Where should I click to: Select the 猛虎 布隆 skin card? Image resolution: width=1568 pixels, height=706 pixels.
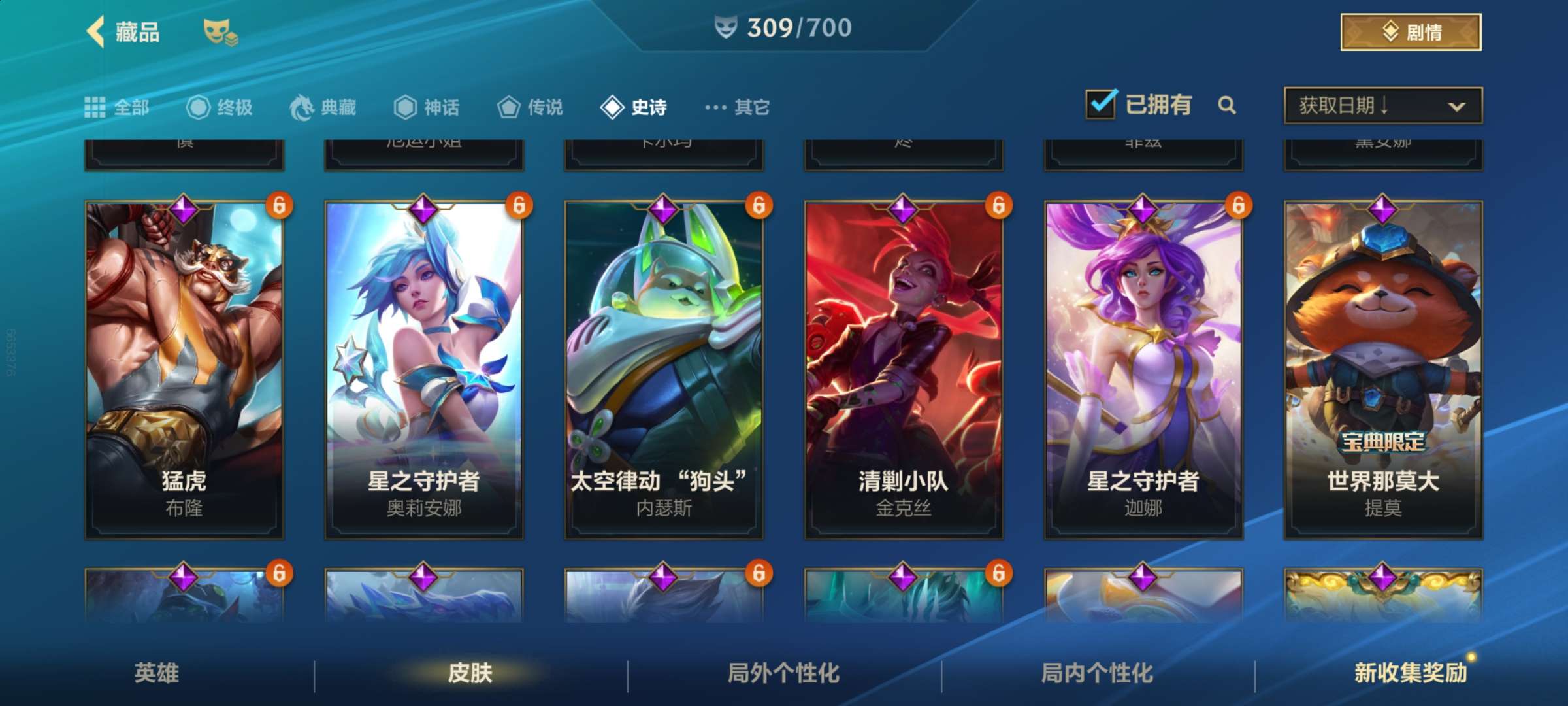(184, 369)
